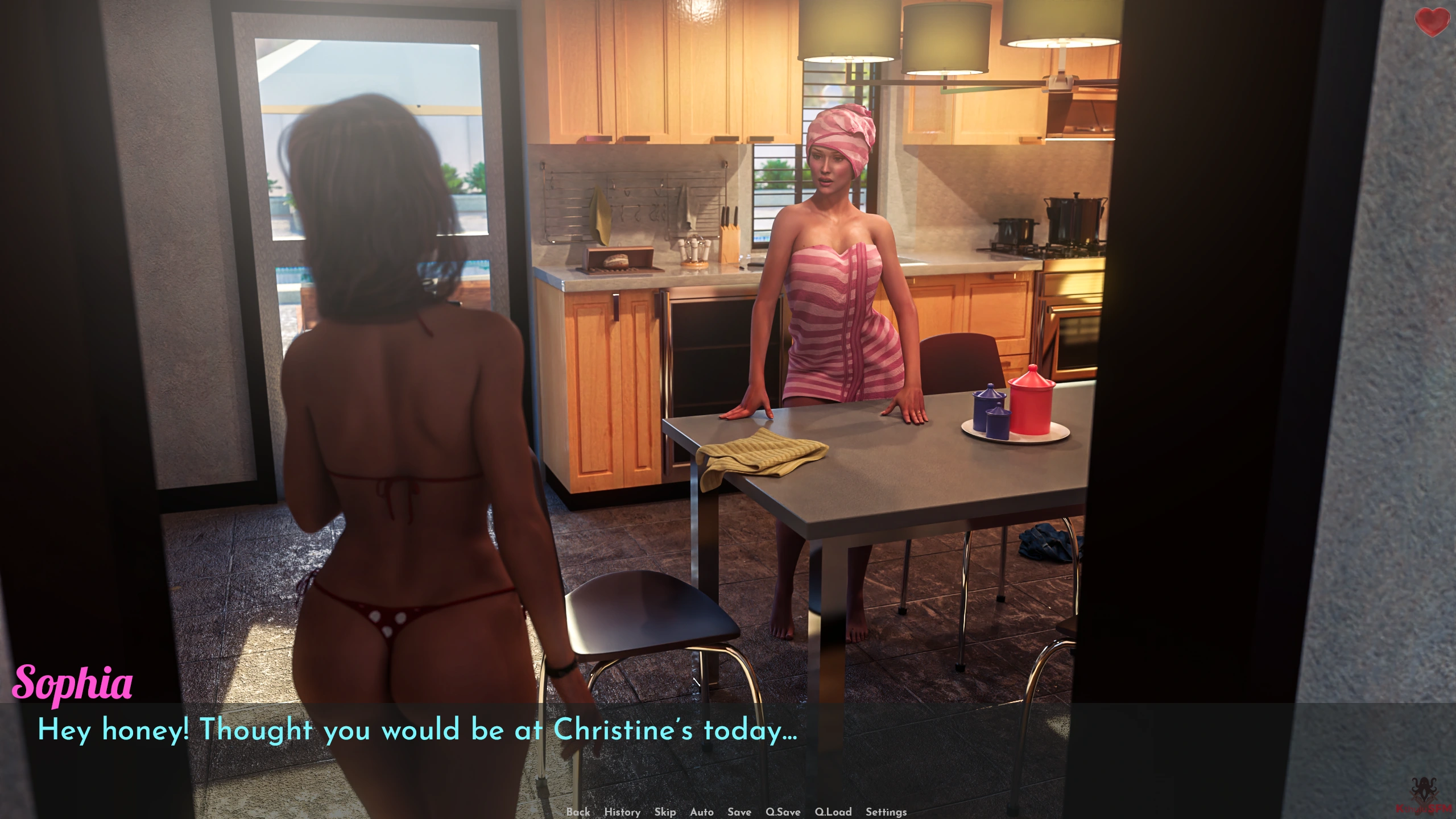The image size is (1456, 819).
Task: Open the Settings menu
Action: (x=886, y=812)
